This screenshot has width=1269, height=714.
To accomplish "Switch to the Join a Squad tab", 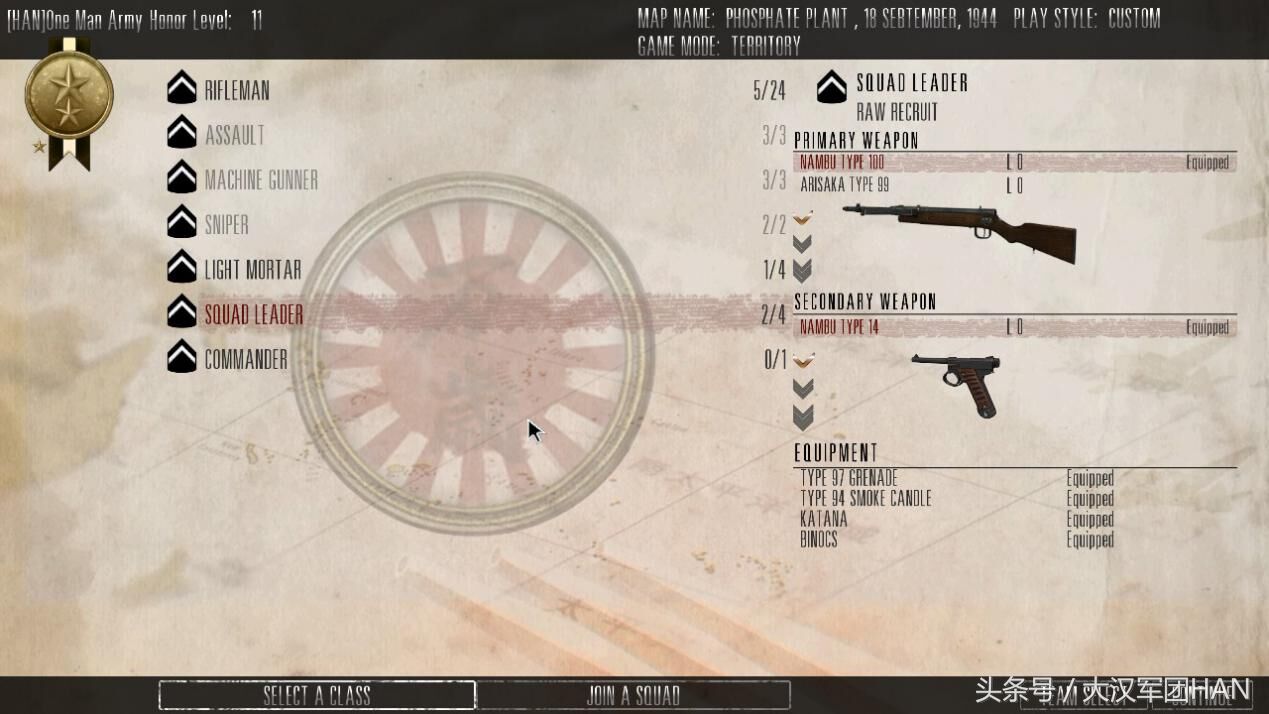I will click(x=633, y=695).
